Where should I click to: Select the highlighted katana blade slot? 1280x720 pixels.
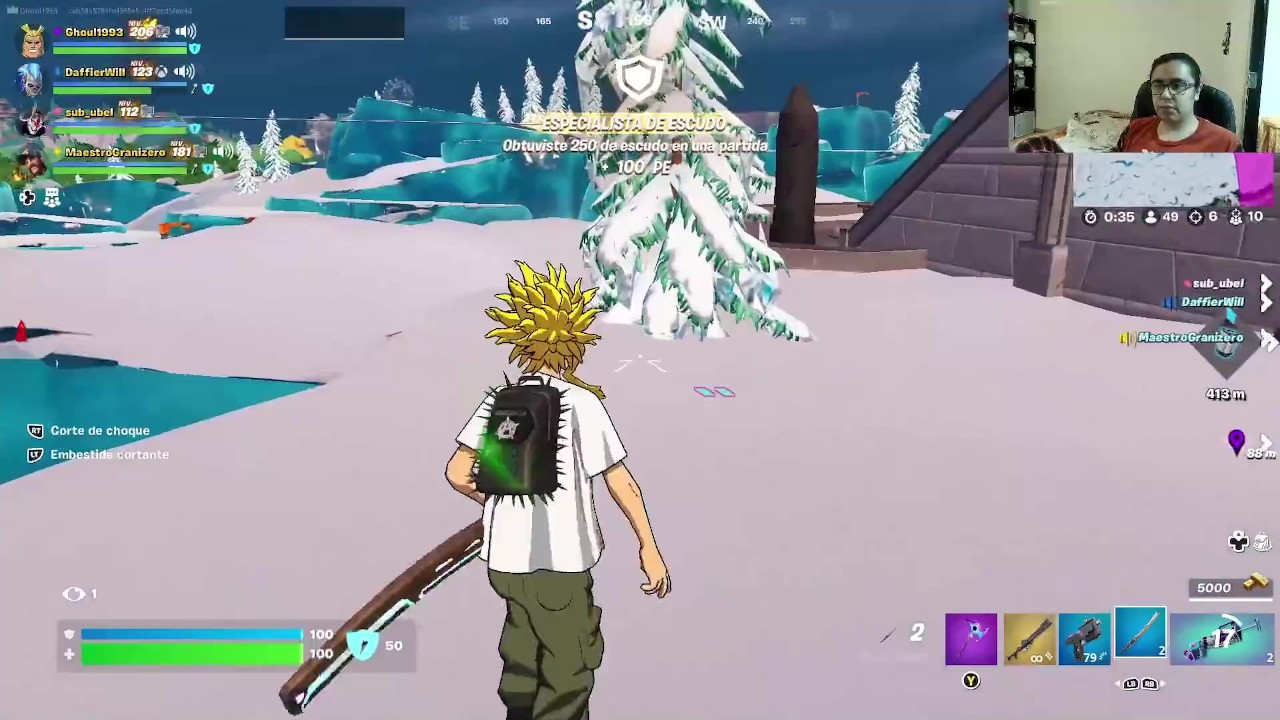tap(1140, 635)
